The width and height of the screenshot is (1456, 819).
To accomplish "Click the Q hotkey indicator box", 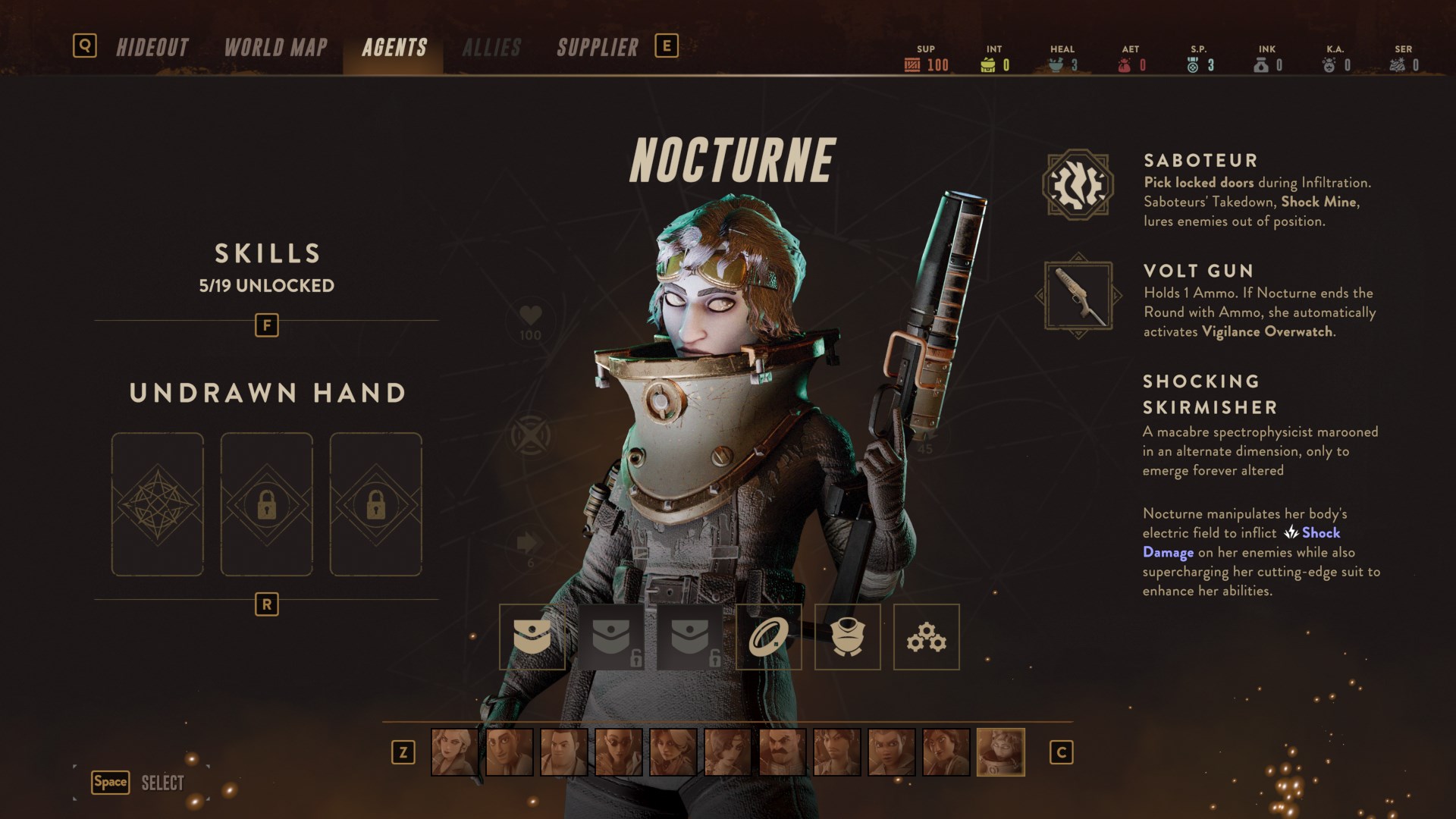I will 86,45.
